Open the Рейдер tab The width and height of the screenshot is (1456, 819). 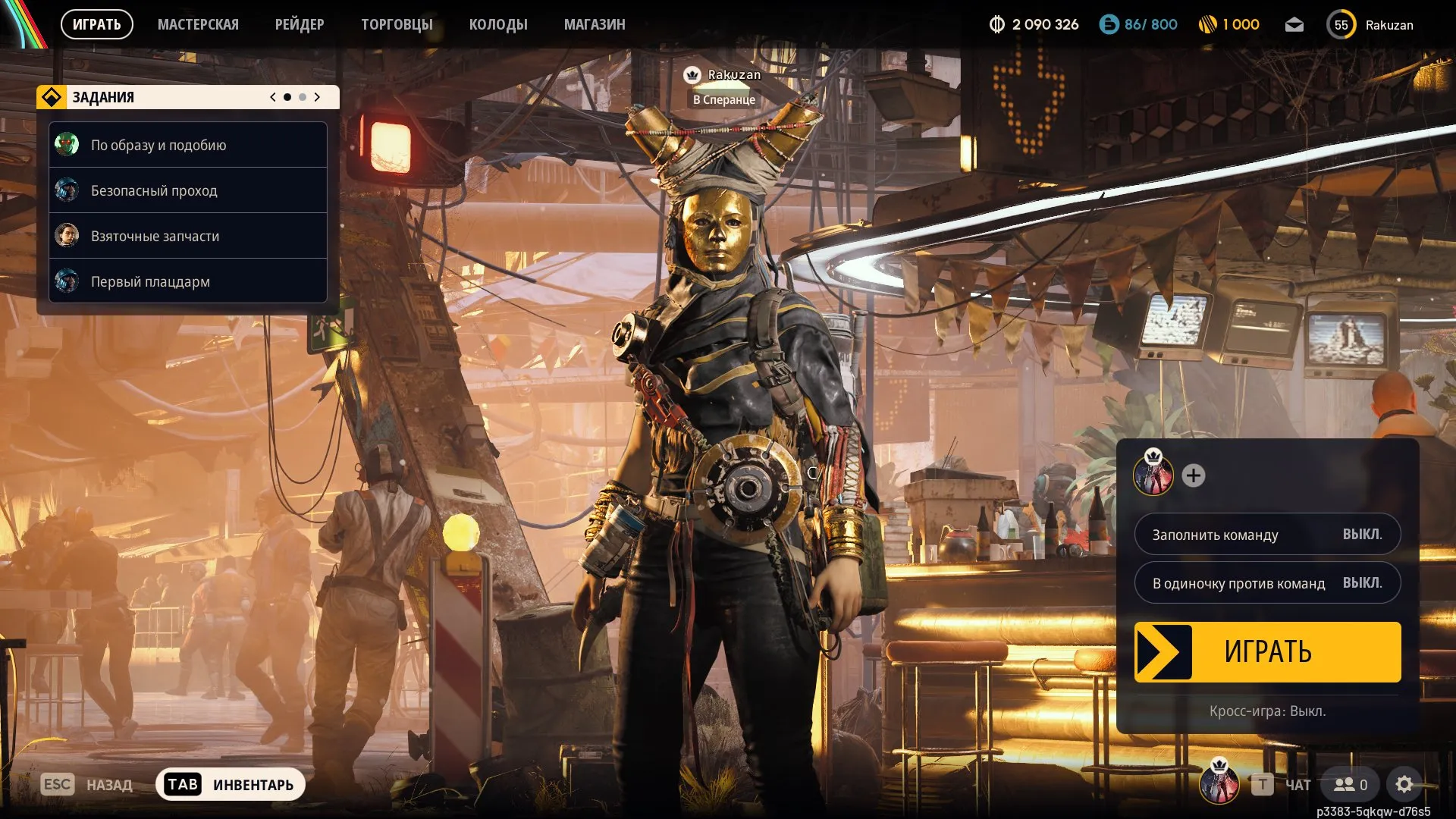[300, 24]
